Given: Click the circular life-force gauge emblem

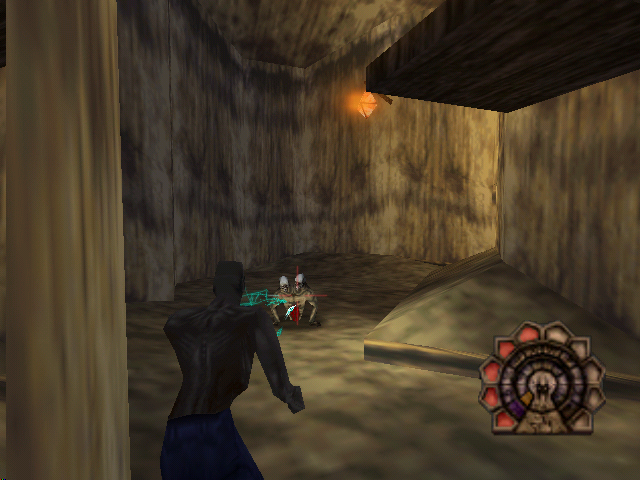Looking at the screenshot, I should pos(541,381).
